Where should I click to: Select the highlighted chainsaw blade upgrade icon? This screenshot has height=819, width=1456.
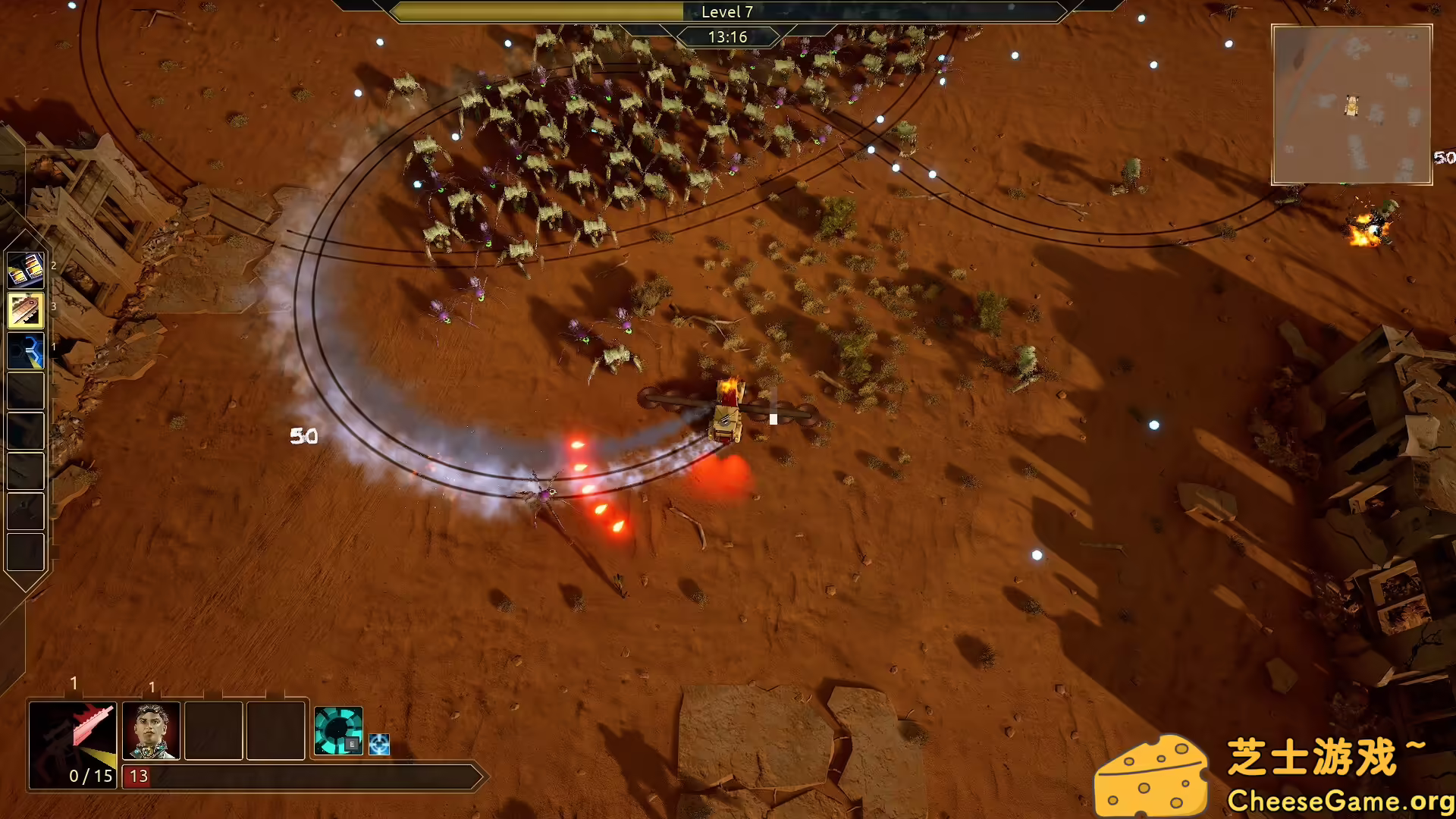coord(26,310)
